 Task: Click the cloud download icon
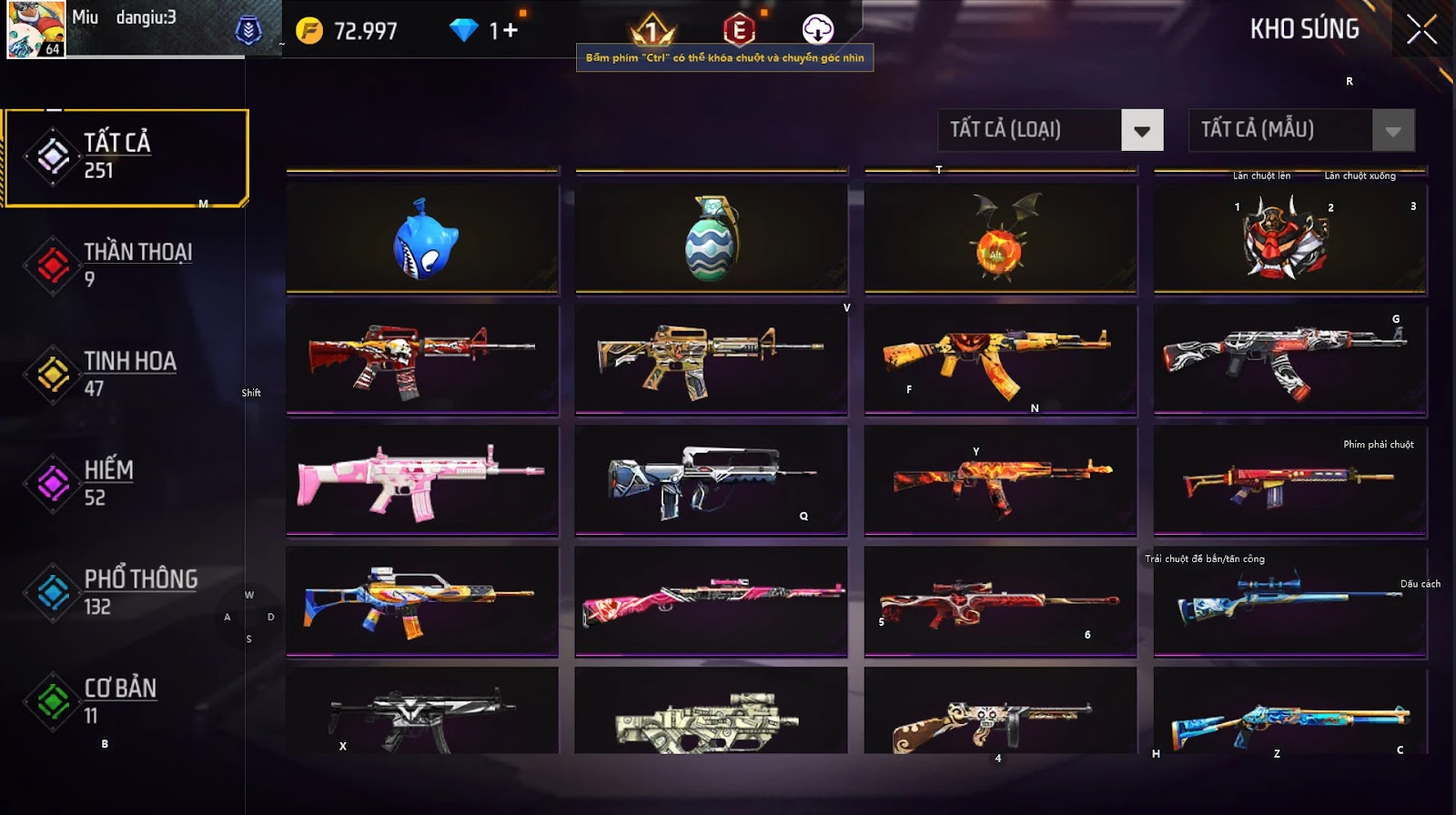coord(817,30)
